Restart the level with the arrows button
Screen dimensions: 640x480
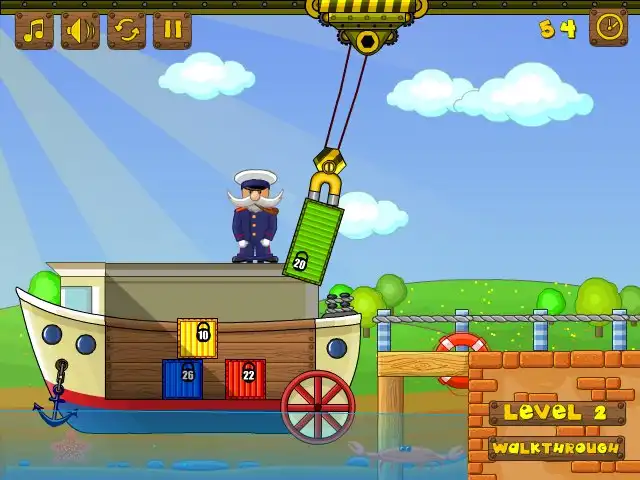pyautogui.click(x=126, y=29)
